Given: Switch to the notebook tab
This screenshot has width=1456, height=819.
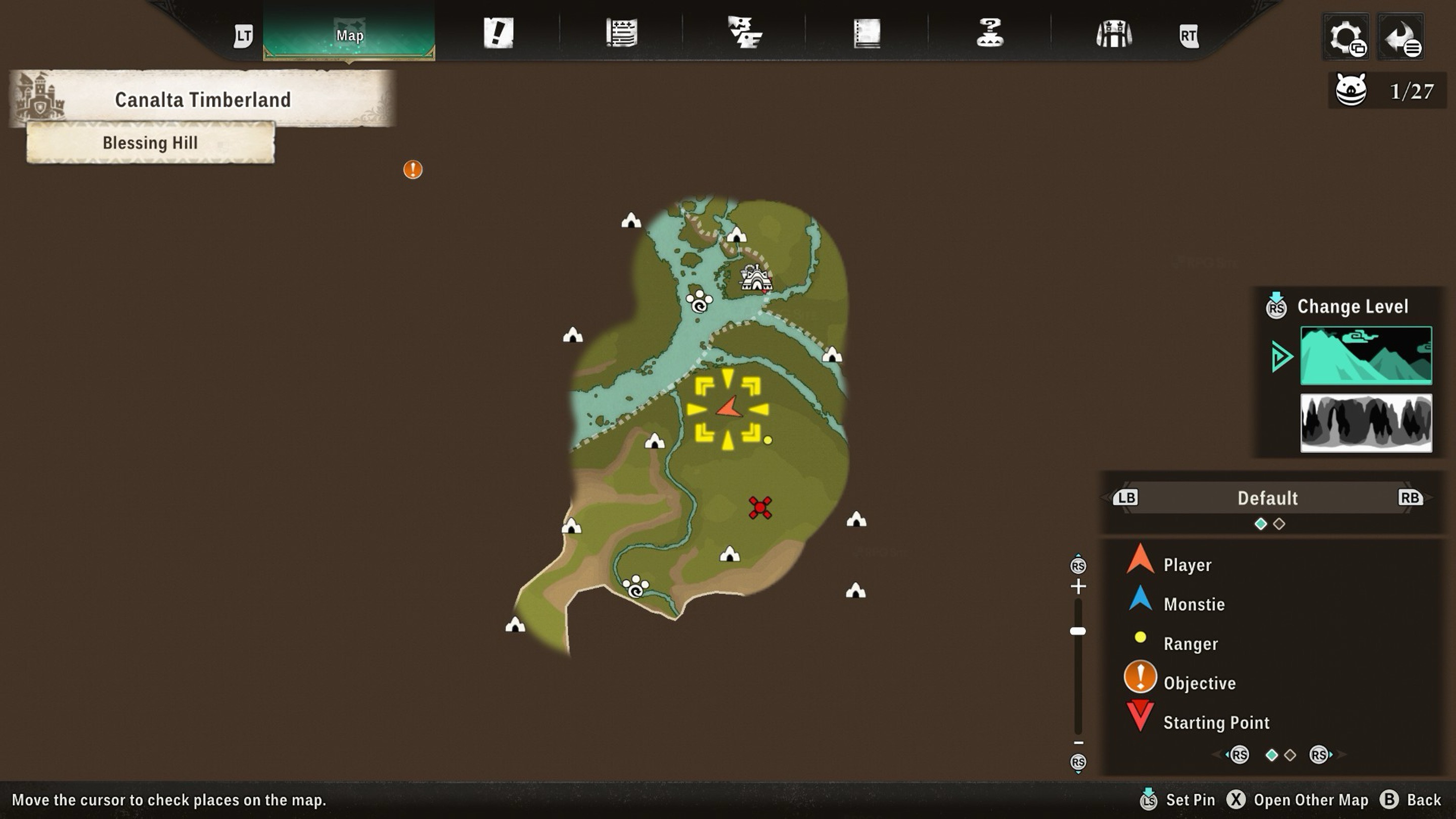Looking at the screenshot, I should (867, 33).
